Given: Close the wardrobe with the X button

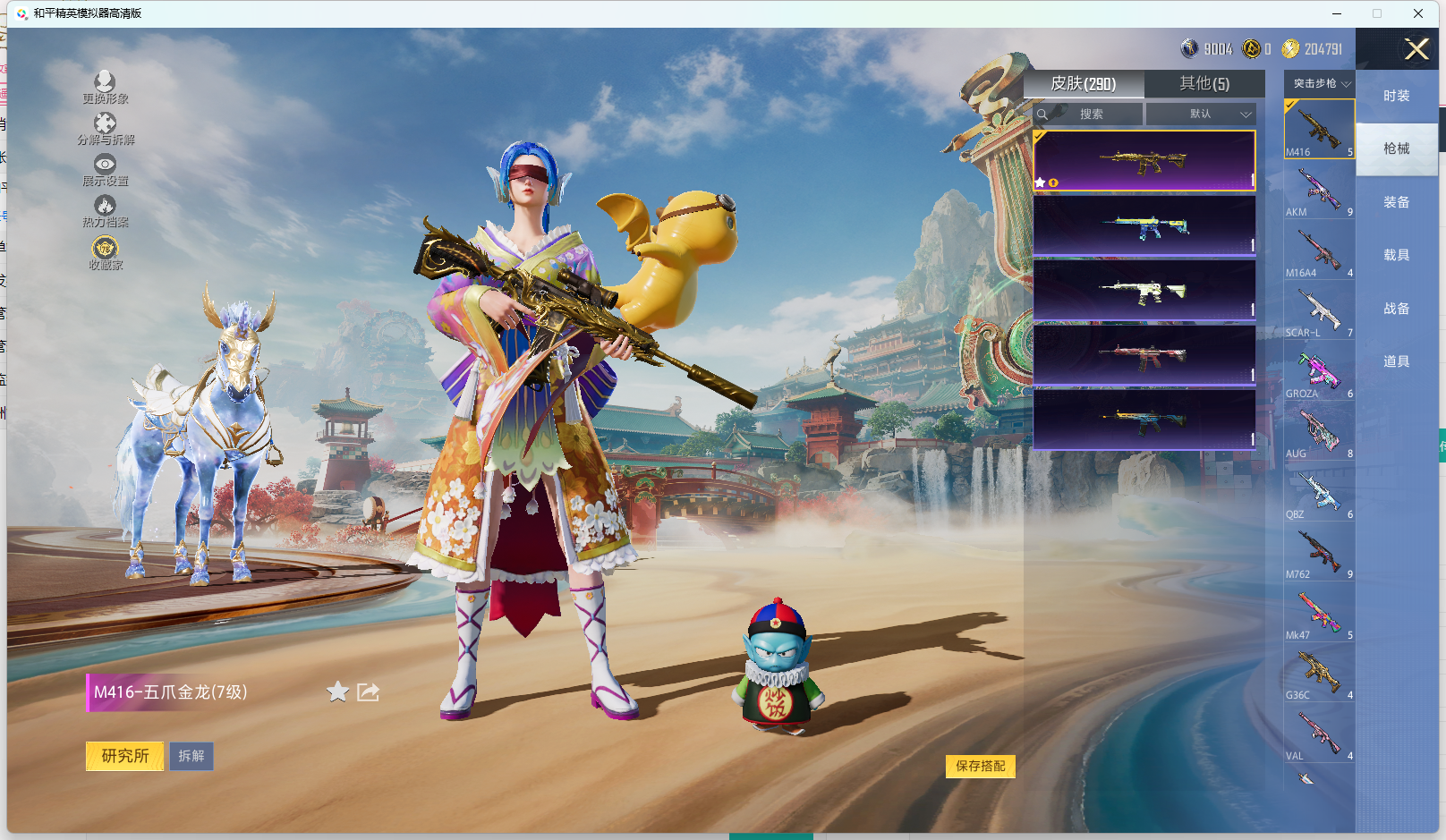Looking at the screenshot, I should (1416, 49).
